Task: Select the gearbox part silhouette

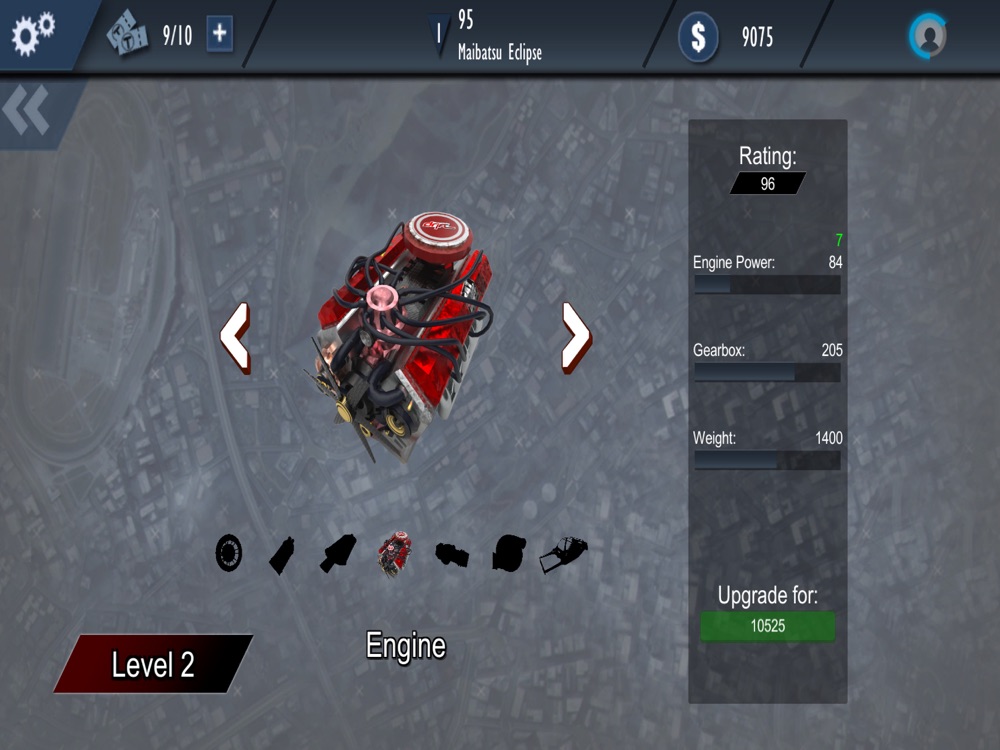Action: click(452, 554)
